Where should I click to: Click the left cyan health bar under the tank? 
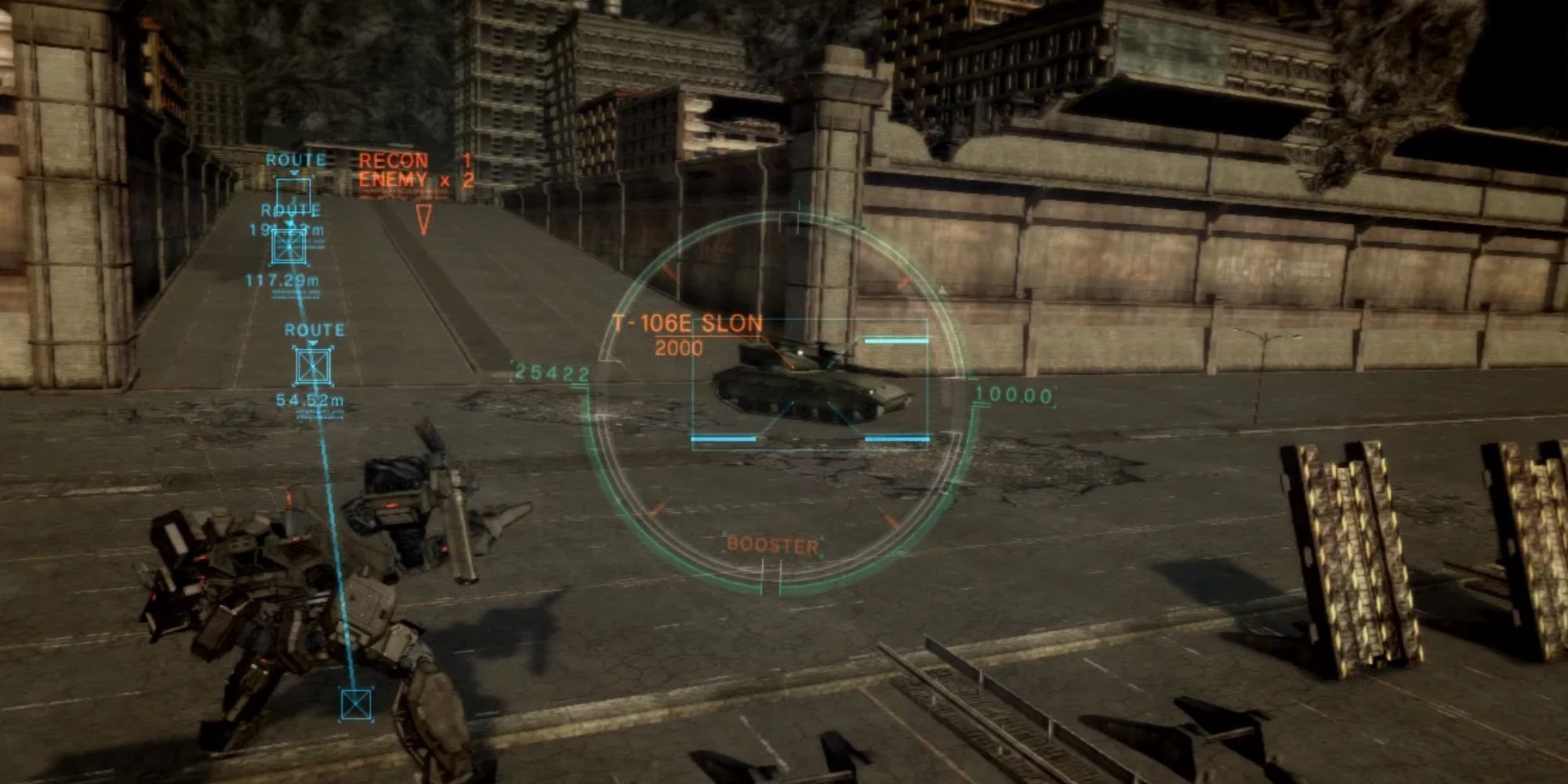tap(723, 438)
